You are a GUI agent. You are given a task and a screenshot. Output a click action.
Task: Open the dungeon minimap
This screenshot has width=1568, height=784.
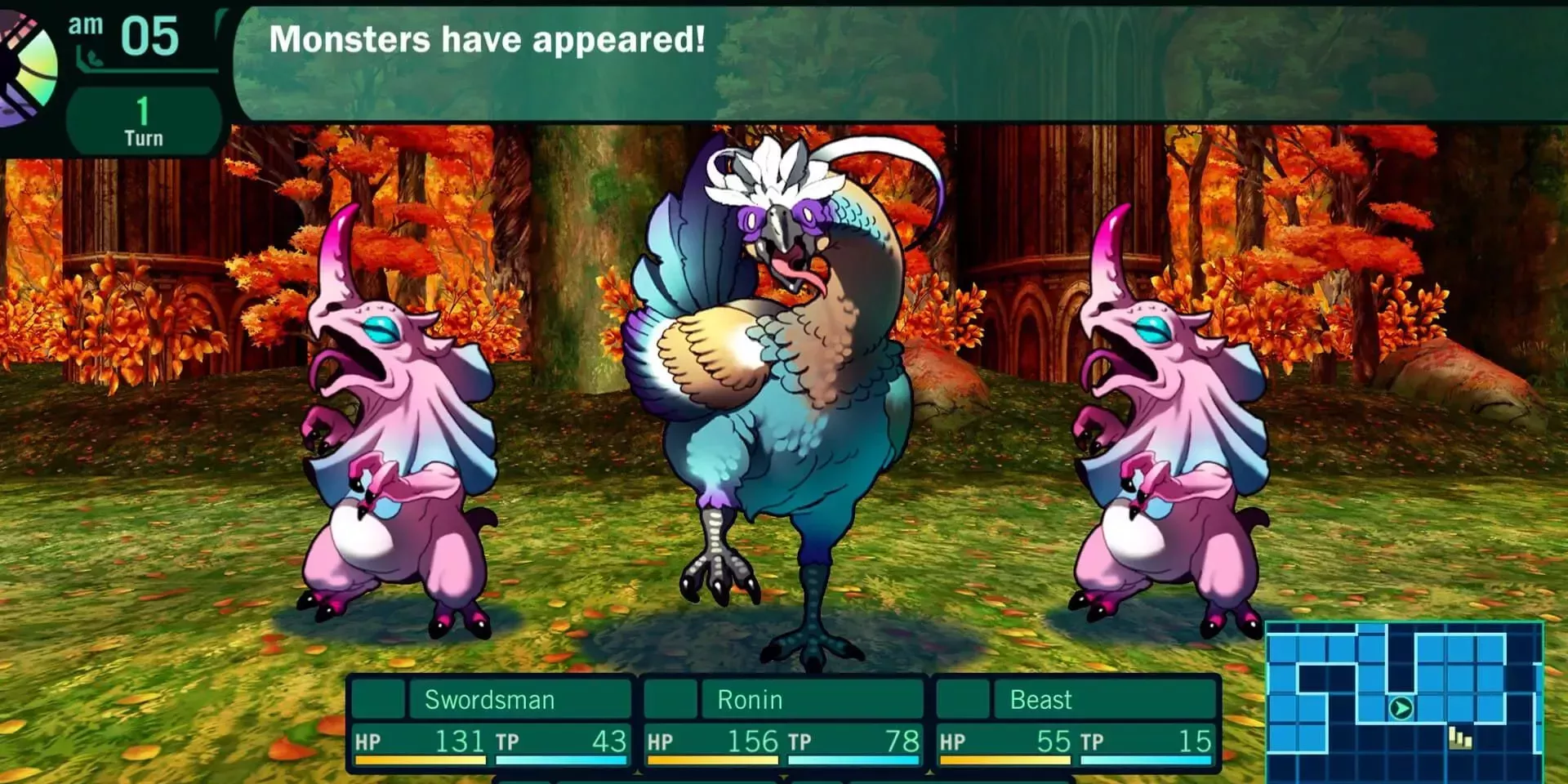tap(1403, 701)
